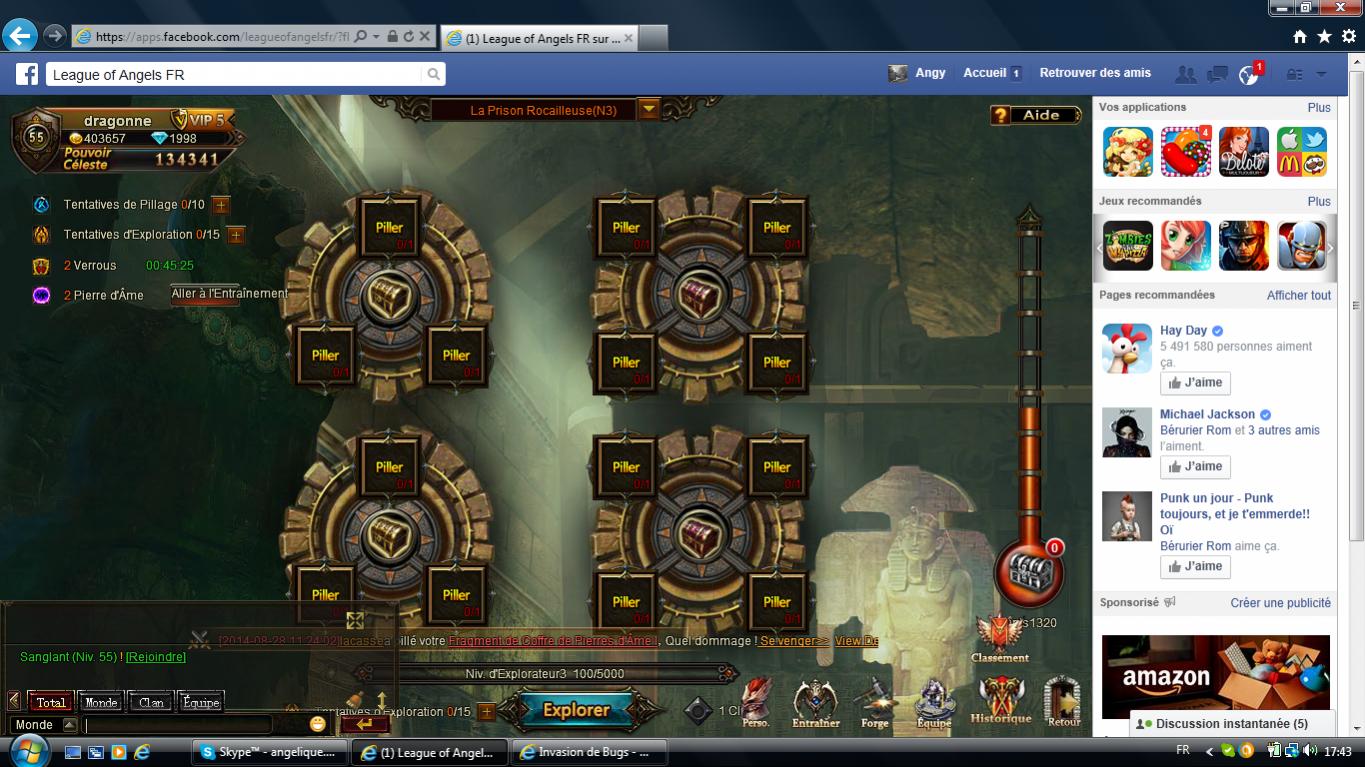
Task: Click Accueil in the Facebook header
Action: pos(985,73)
